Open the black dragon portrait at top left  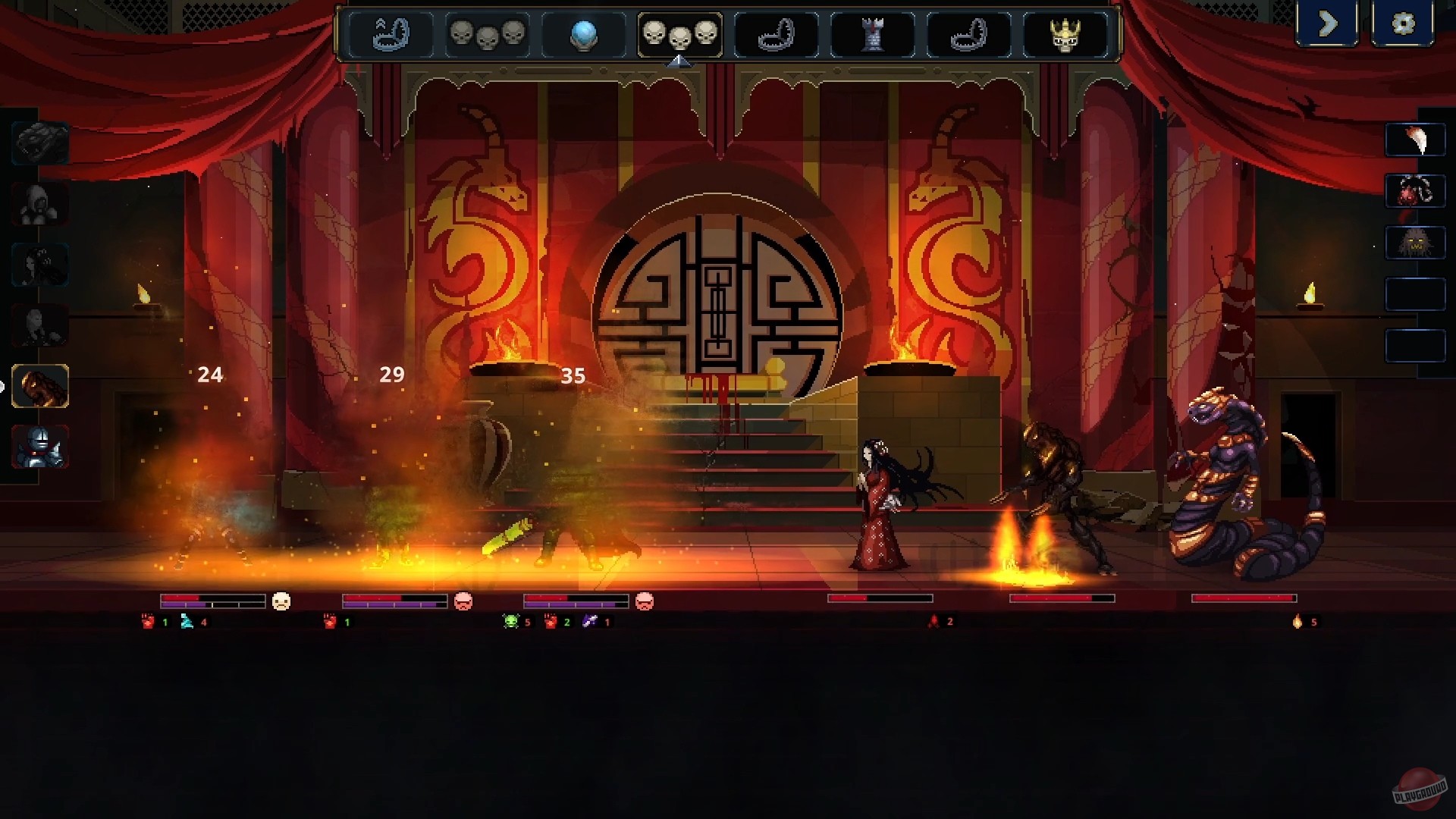pos(39,140)
